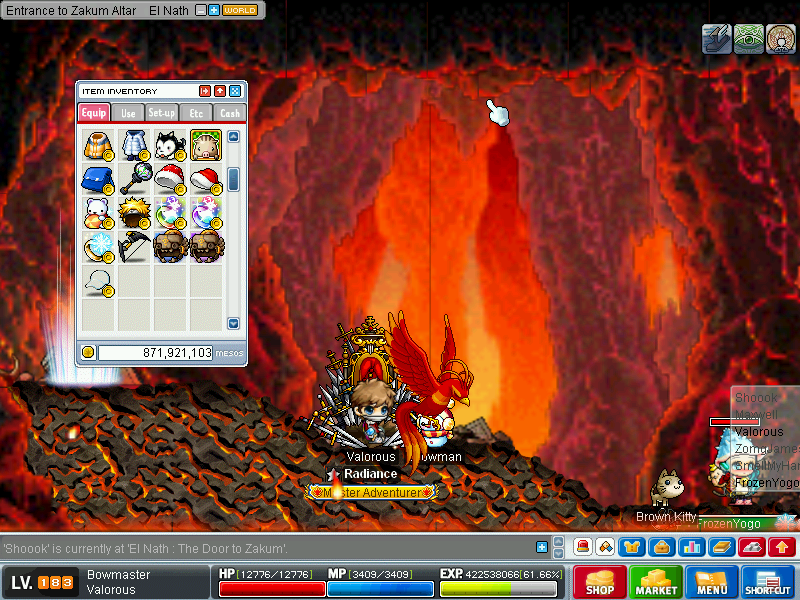Select the Etc inventory tab
Image resolution: width=800 pixels, height=600 pixels.
coord(196,113)
